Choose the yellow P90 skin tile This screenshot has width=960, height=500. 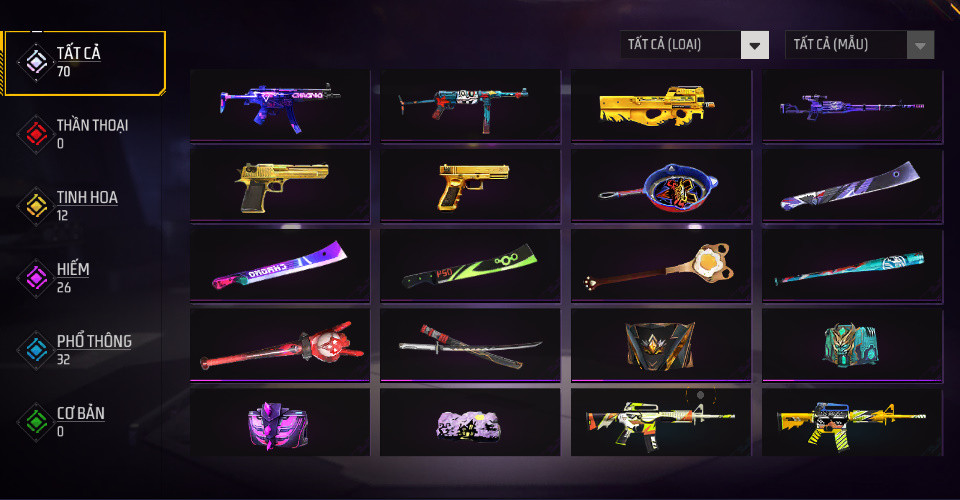661,104
